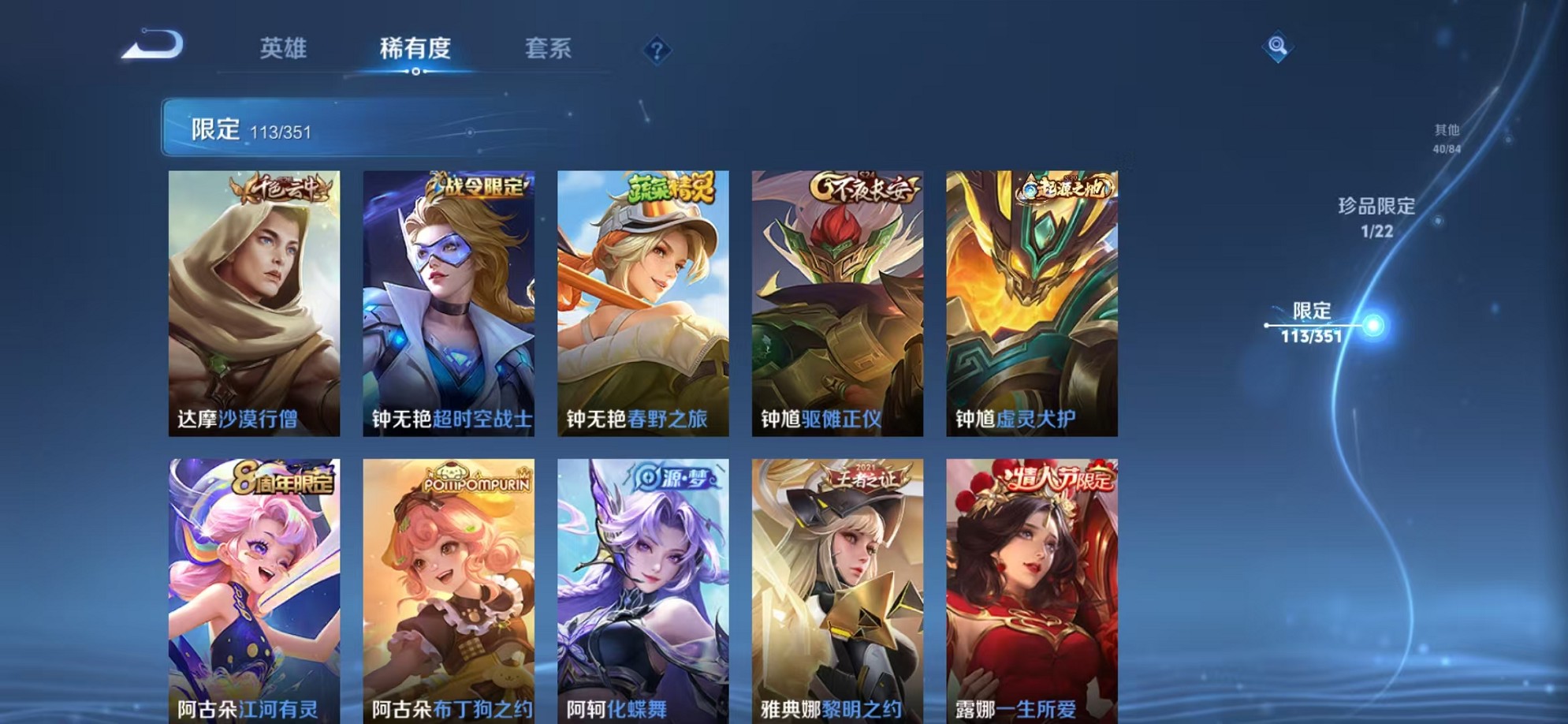This screenshot has height=724, width=1568.
Task: Click the search magnifier icon
Action: pyautogui.click(x=1278, y=46)
